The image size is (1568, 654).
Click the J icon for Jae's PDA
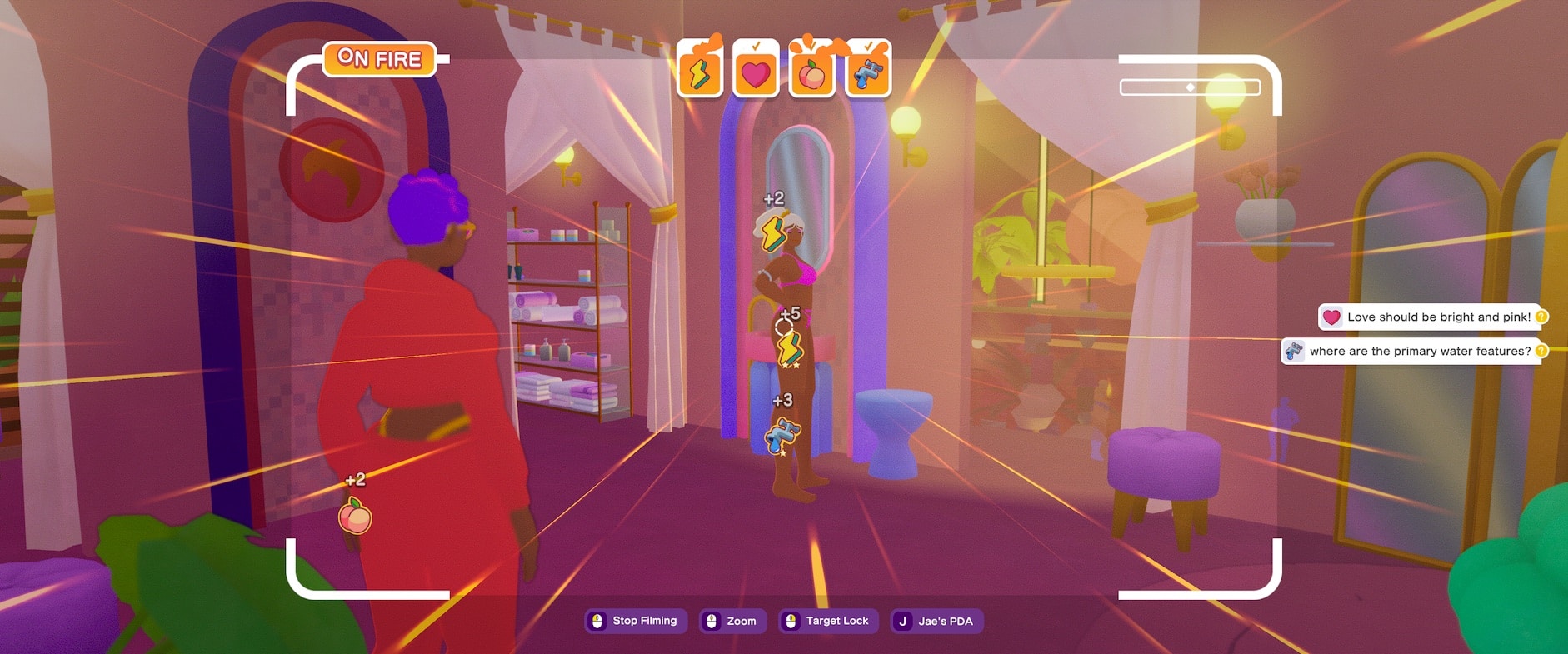click(x=901, y=621)
